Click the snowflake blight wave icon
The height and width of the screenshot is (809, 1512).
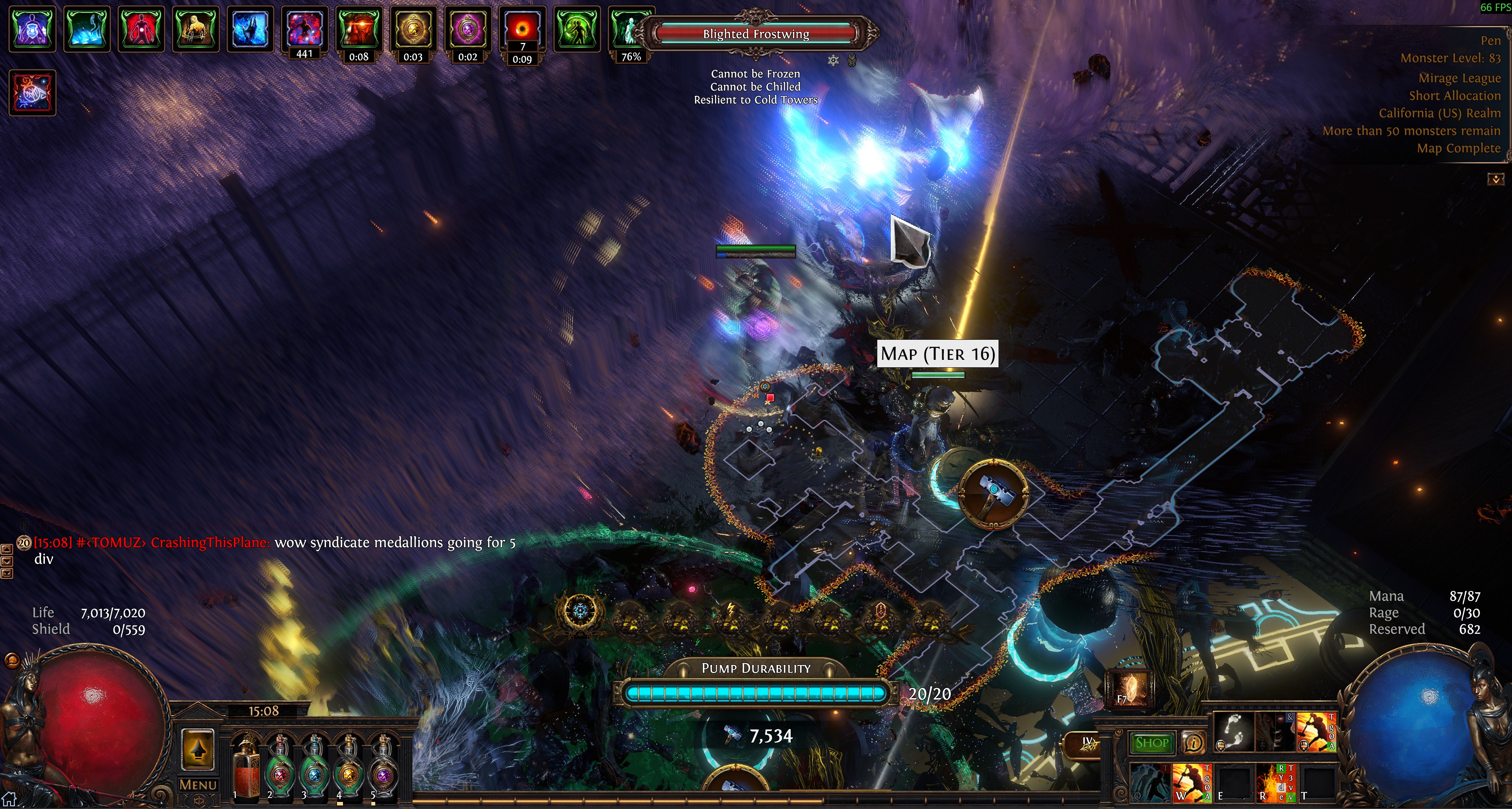tap(580, 611)
